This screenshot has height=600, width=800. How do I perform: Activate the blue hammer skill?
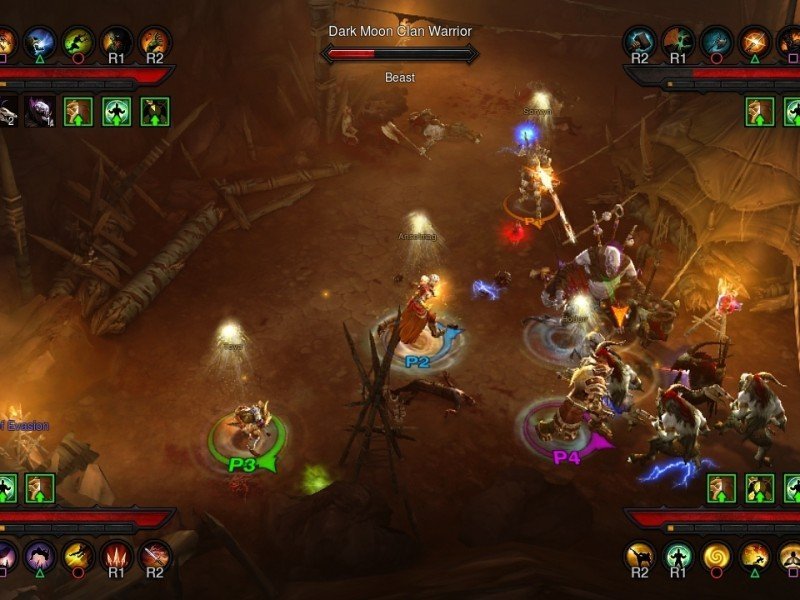tap(640, 42)
